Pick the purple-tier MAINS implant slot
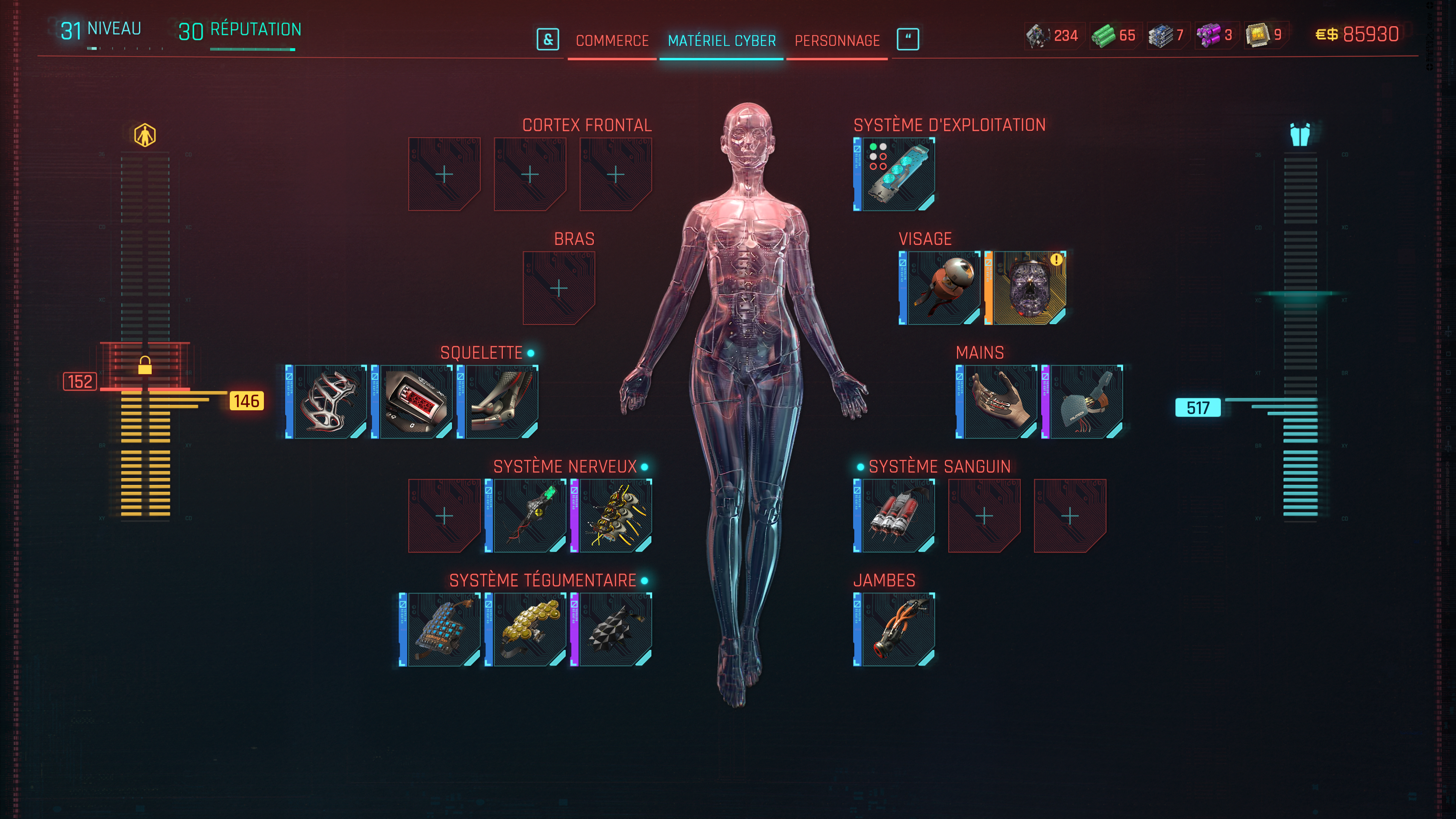 pyautogui.click(x=1083, y=402)
